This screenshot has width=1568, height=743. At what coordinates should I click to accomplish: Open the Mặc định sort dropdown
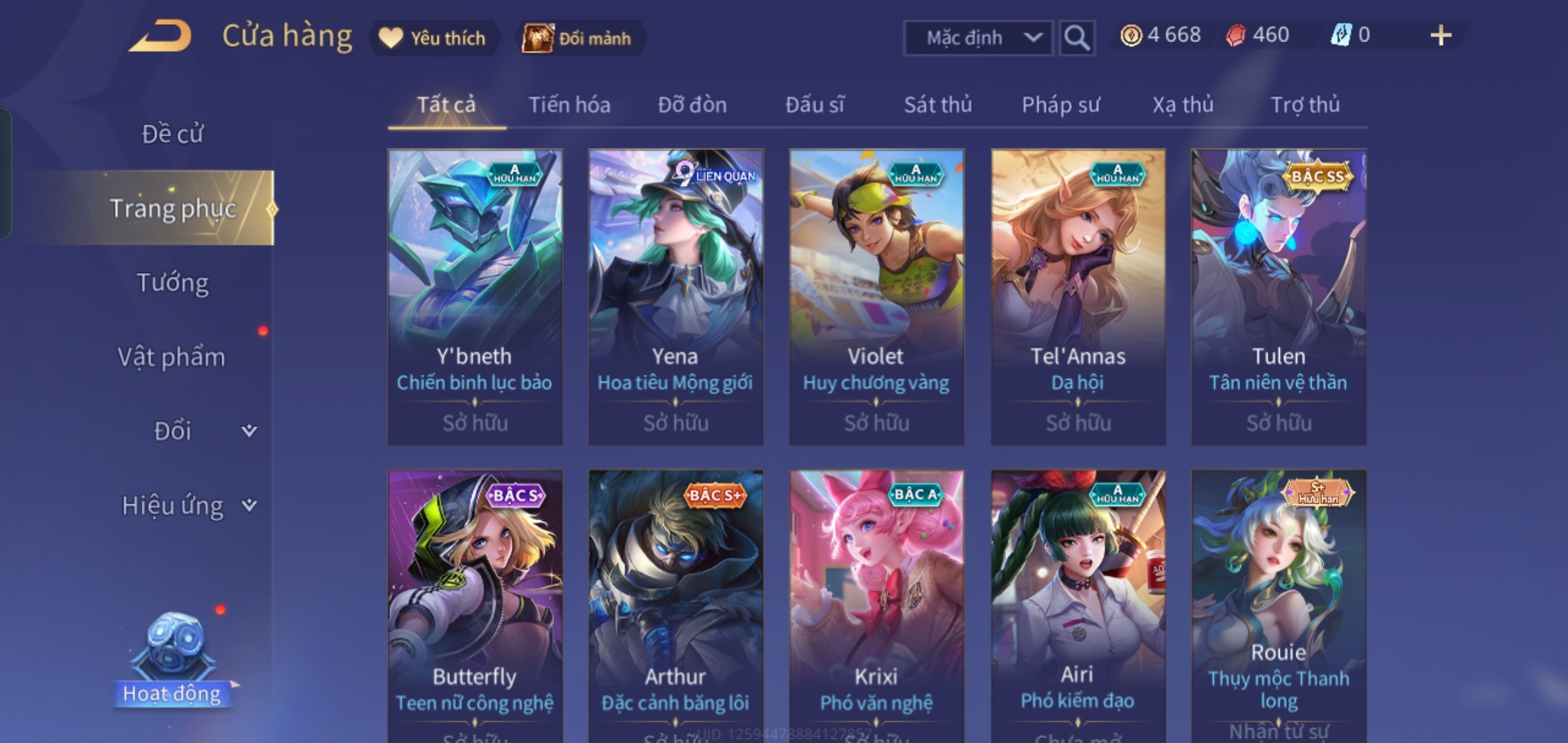click(977, 38)
